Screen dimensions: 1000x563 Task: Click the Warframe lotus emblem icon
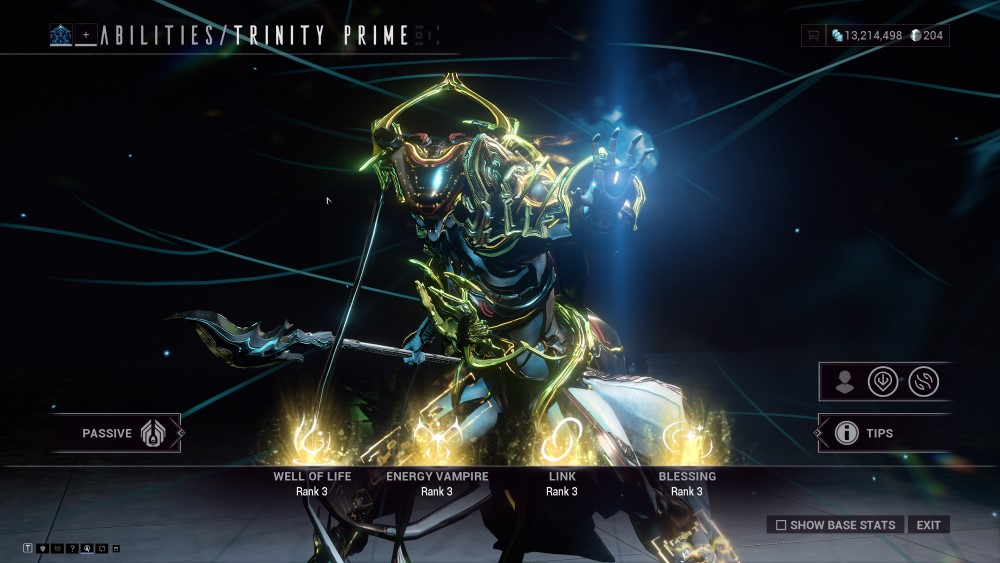tap(60, 36)
